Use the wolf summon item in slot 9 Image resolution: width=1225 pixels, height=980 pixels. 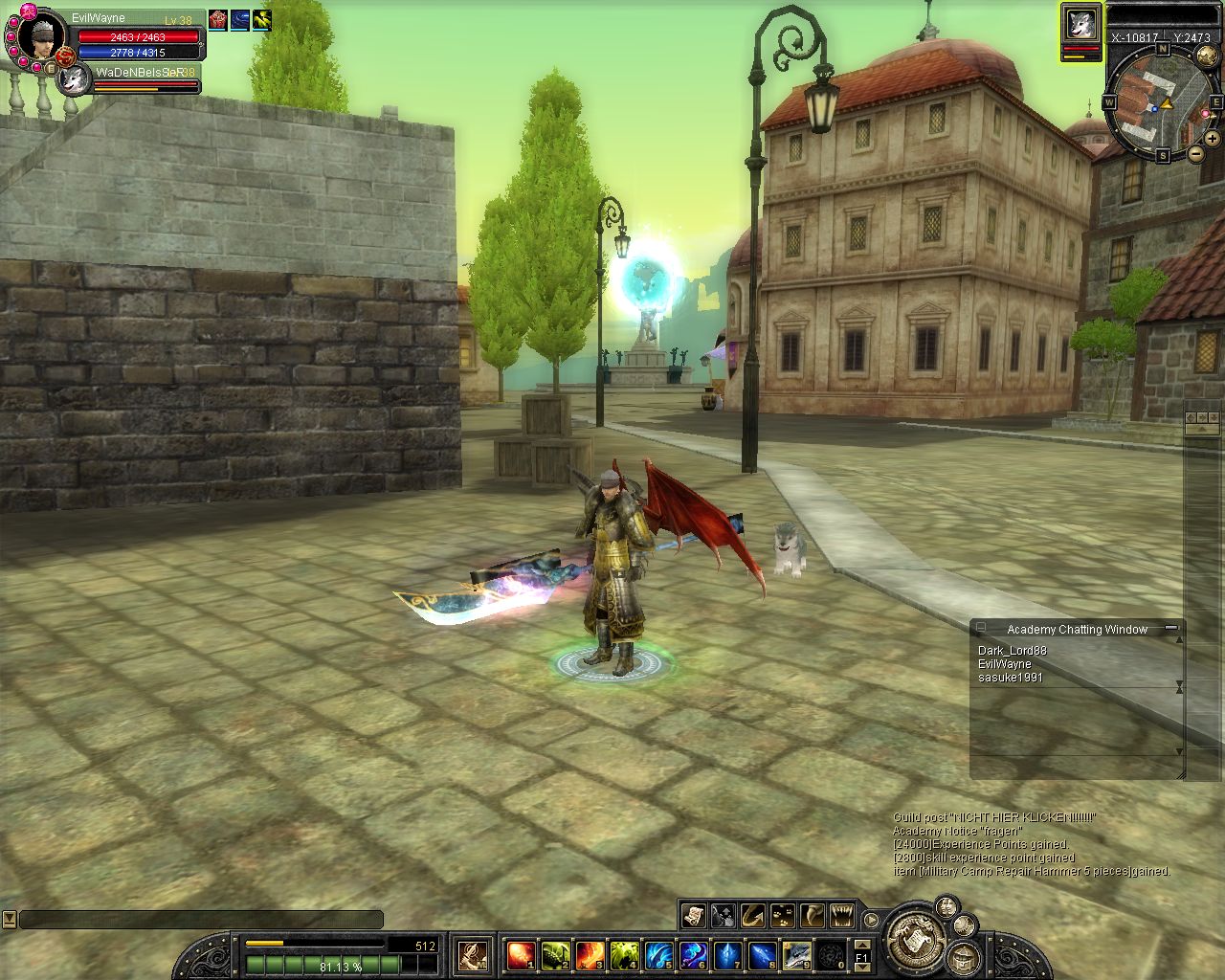click(796, 954)
